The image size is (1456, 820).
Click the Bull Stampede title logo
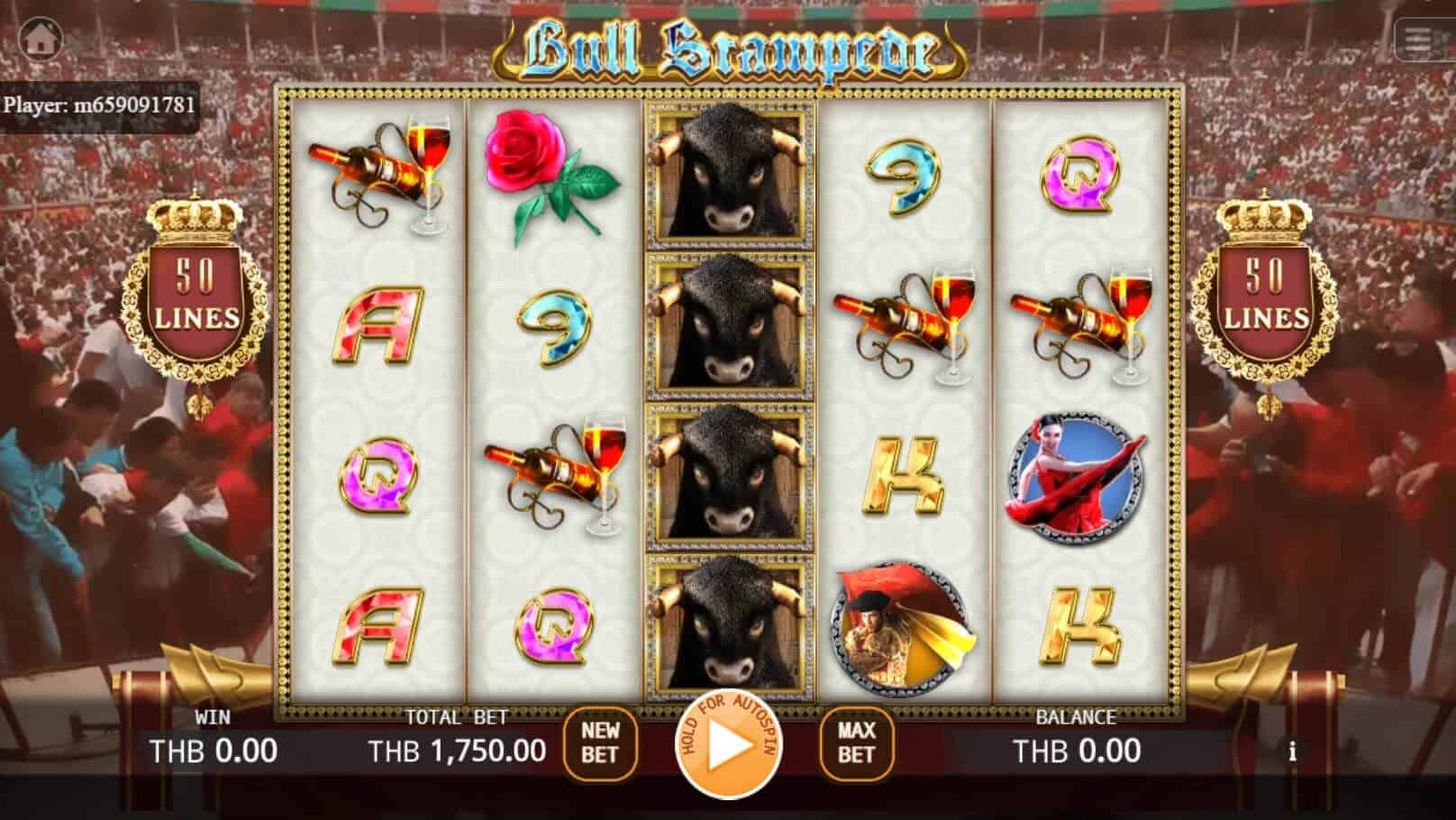point(728,45)
